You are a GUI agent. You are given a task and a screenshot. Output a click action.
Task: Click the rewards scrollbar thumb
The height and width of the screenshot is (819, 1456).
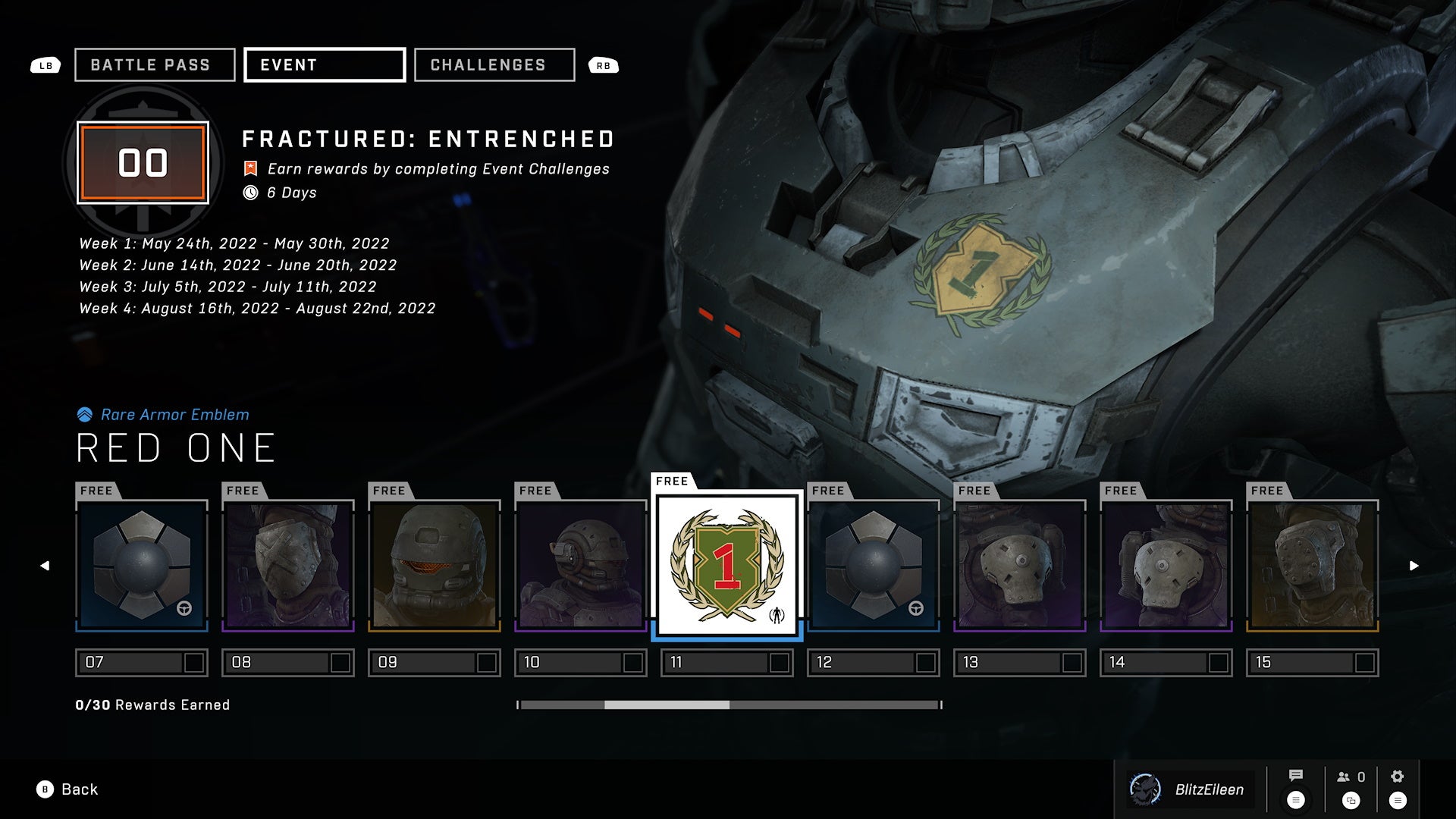[667, 705]
